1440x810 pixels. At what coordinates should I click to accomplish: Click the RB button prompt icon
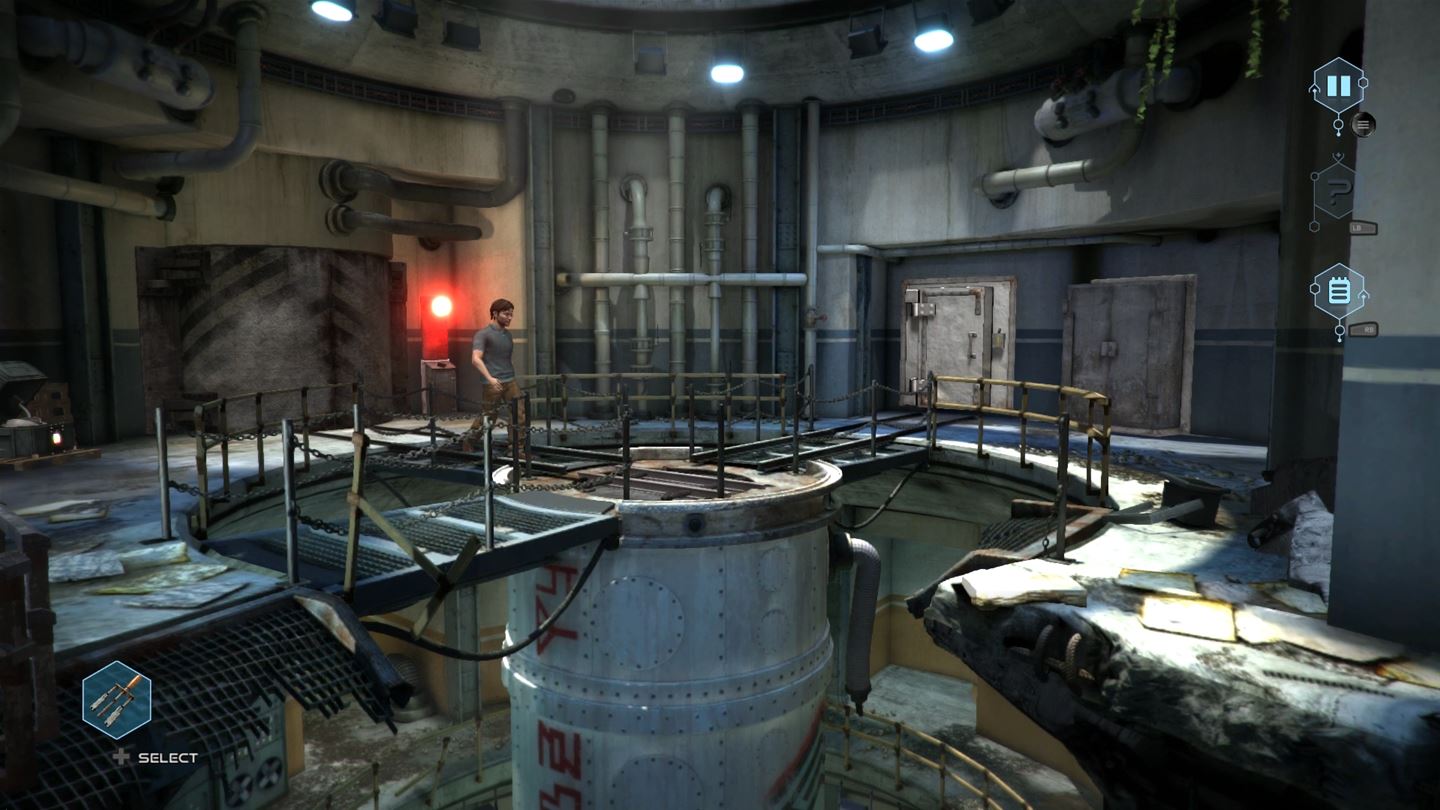[1365, 330]
